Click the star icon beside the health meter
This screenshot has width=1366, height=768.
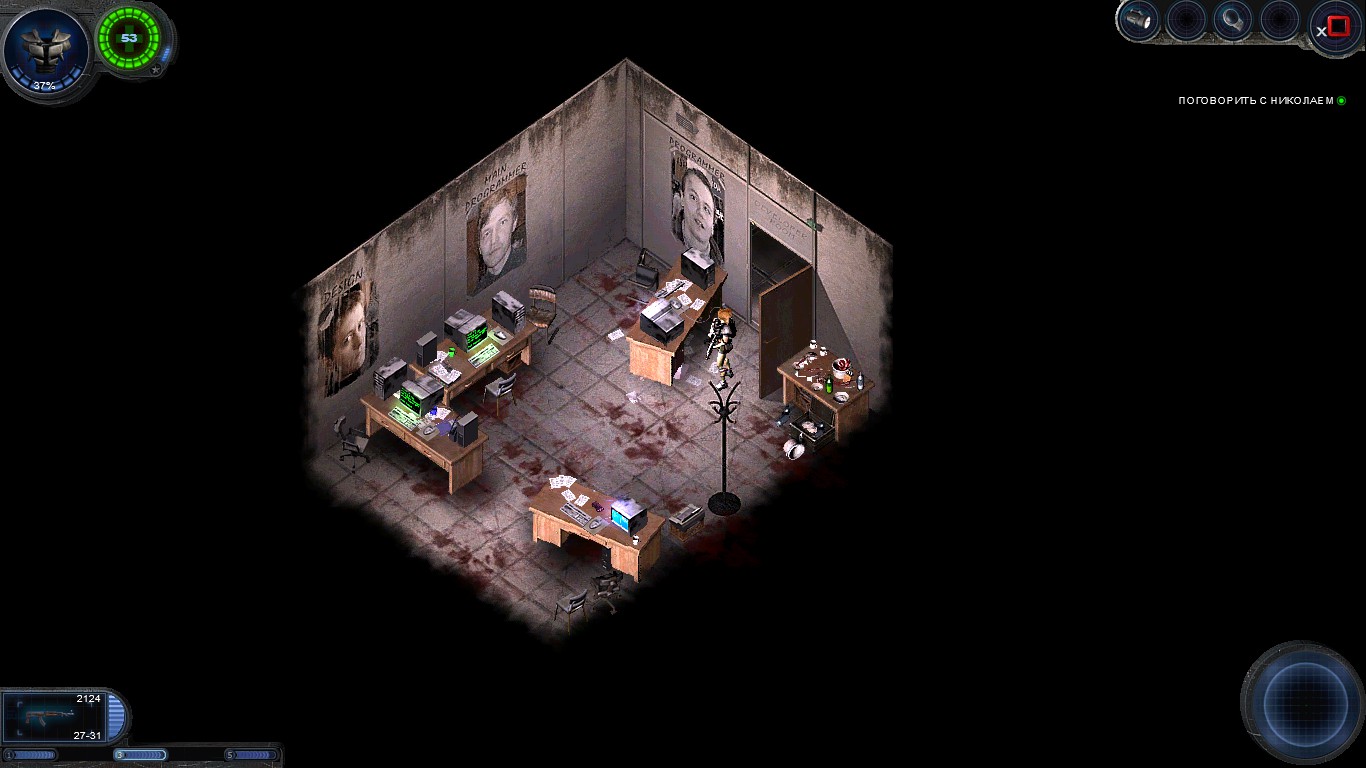pyautogui.click(x=156, y=69)
